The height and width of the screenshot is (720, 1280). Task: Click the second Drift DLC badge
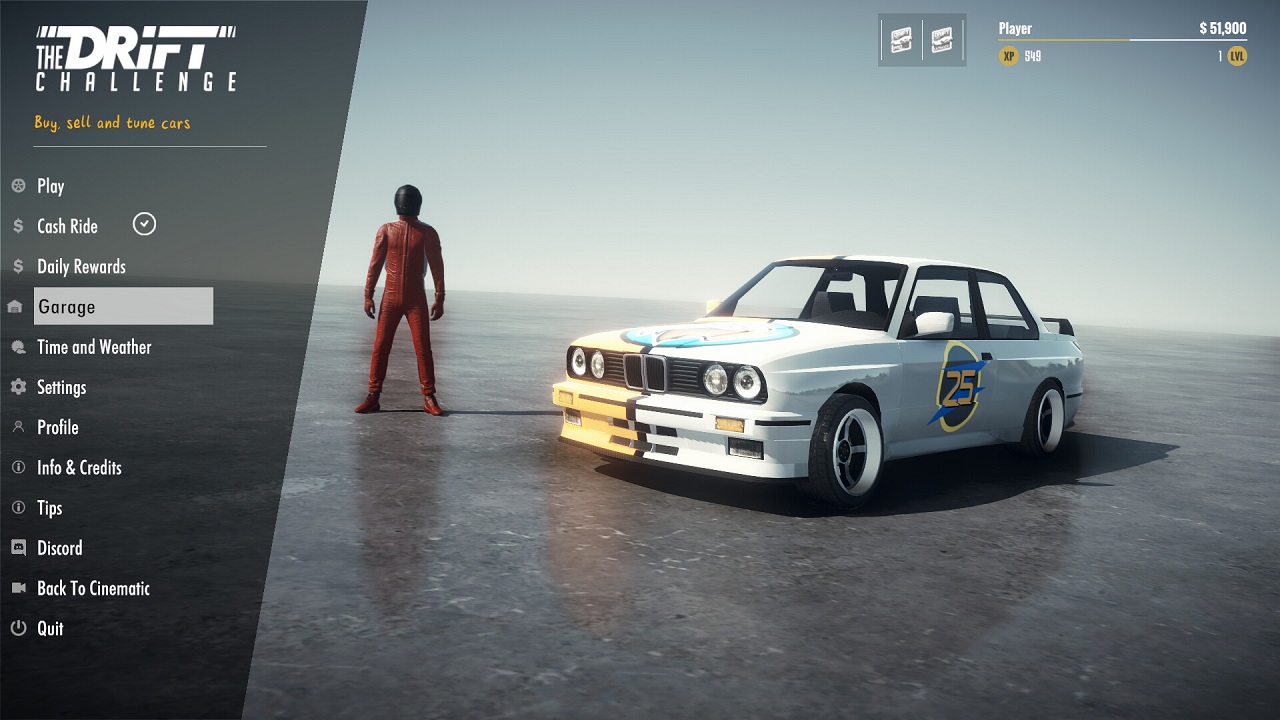click(940, 38)
